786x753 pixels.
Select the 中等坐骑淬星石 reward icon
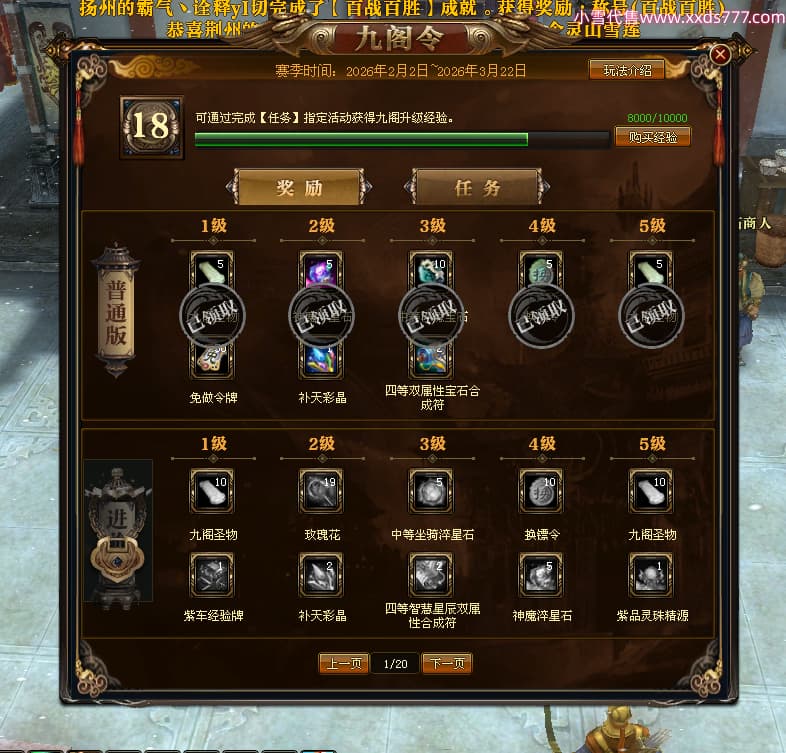pos(431,491)
